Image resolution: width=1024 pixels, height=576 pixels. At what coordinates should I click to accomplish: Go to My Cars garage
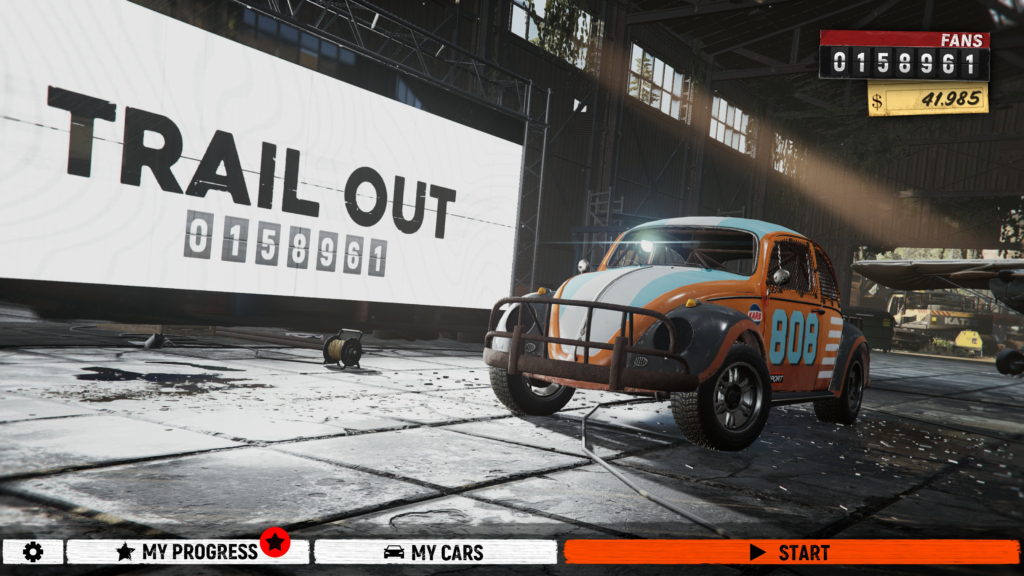(x=435, y=552)
